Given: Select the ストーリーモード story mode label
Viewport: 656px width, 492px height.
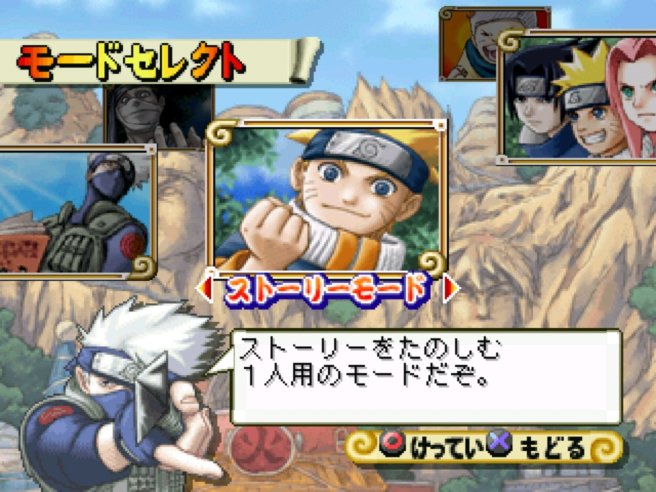Looking at the screenshot, I should click(x=325, y=290).
